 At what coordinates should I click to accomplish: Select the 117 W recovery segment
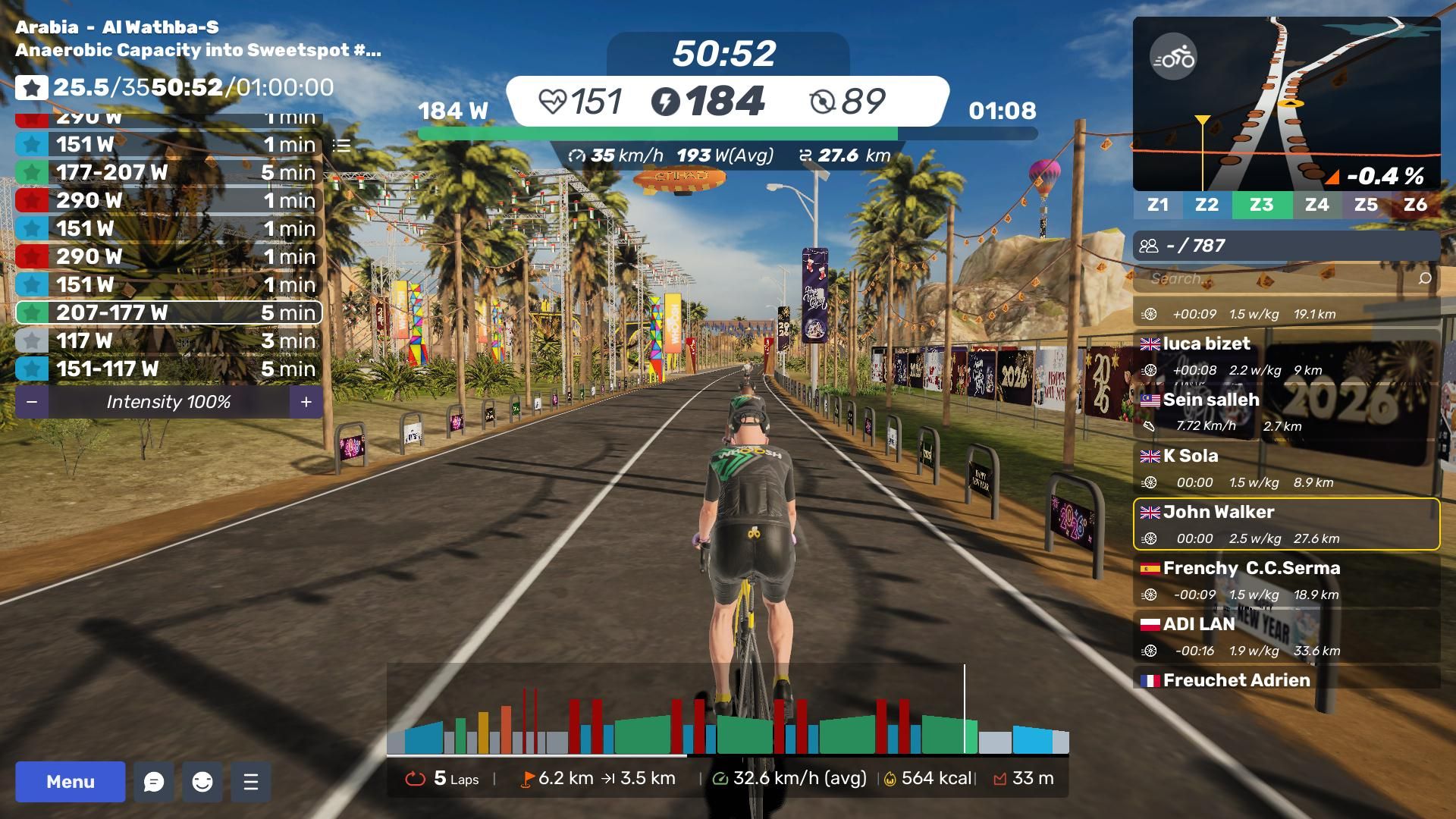168,340
